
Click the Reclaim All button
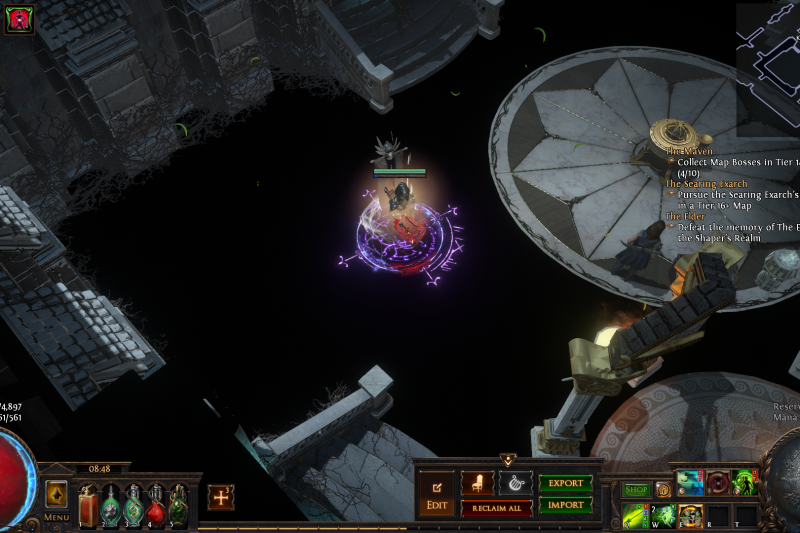click(x=497, y=508)
